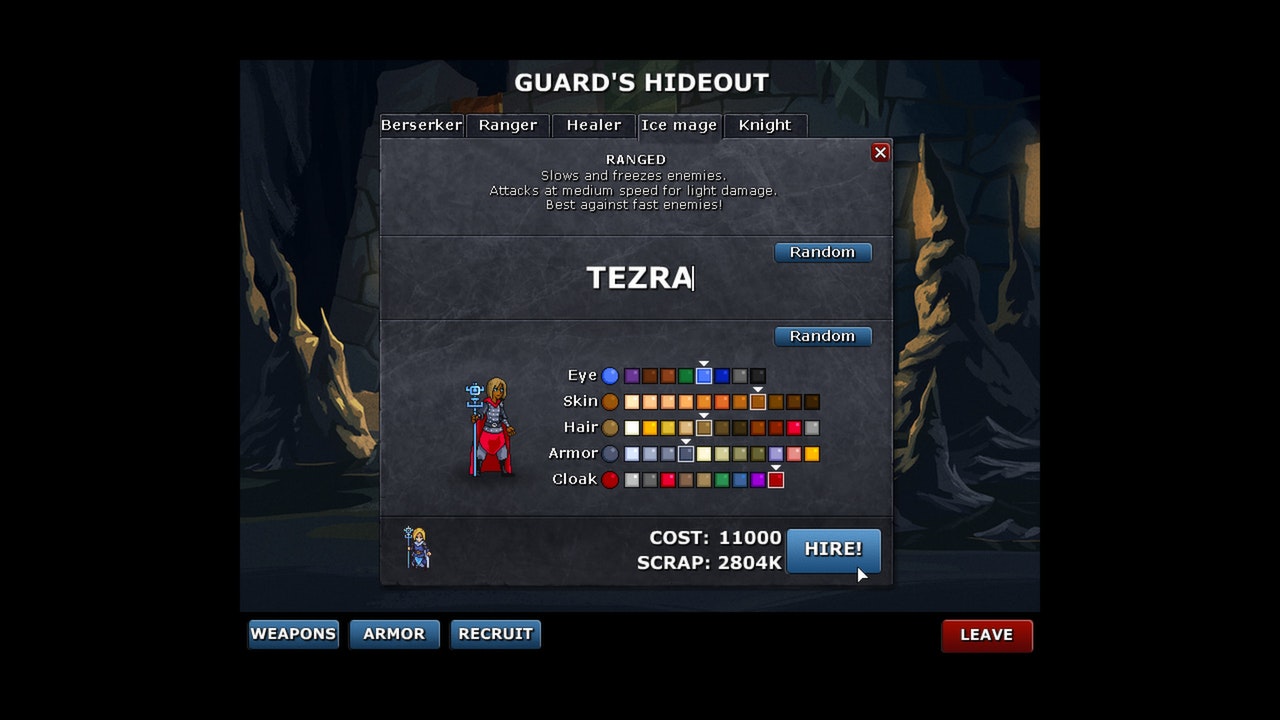The height and width of the screenshot is (720, 1280).
Task: Open the Armor shop
Action: point(394,634)
